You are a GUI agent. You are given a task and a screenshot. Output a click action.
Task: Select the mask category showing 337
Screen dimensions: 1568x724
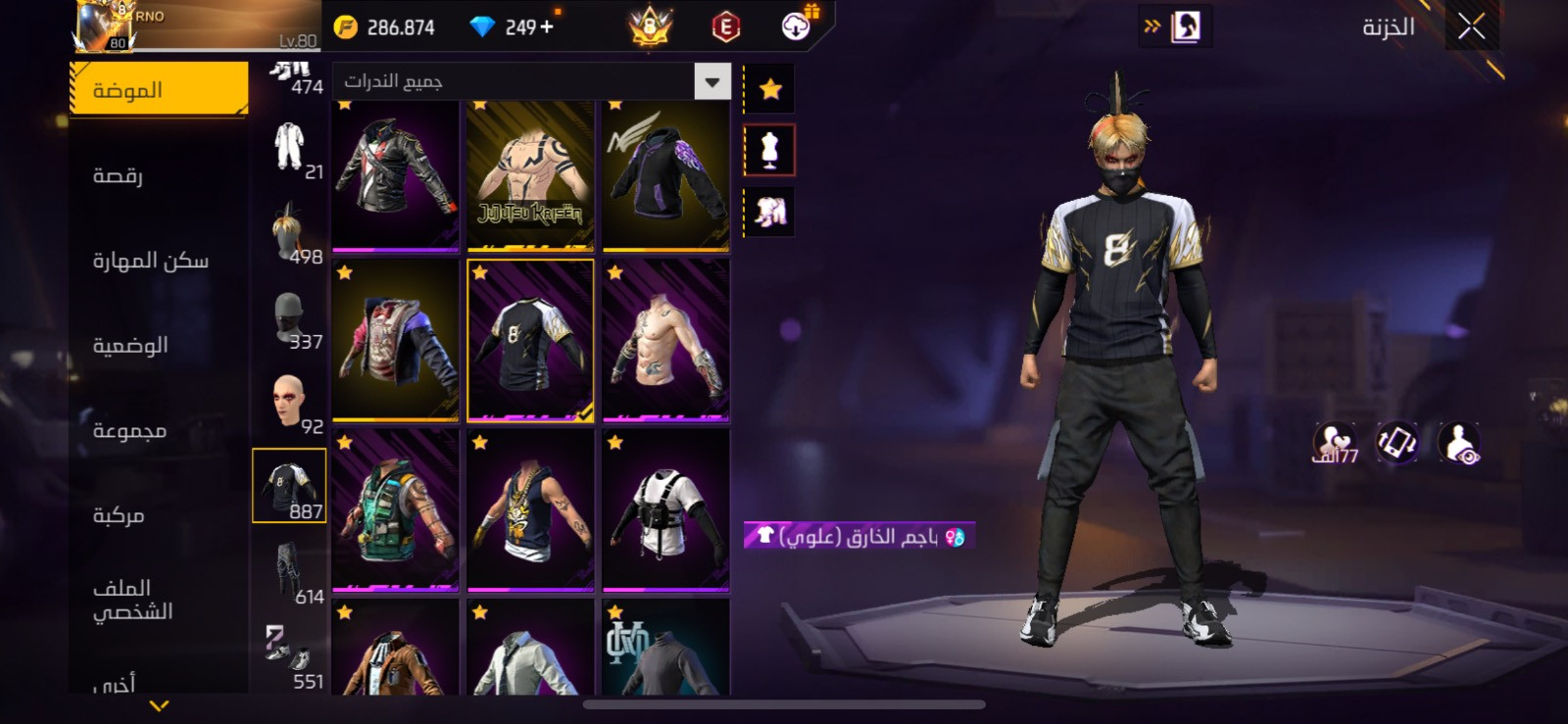(x=290, y=316)
